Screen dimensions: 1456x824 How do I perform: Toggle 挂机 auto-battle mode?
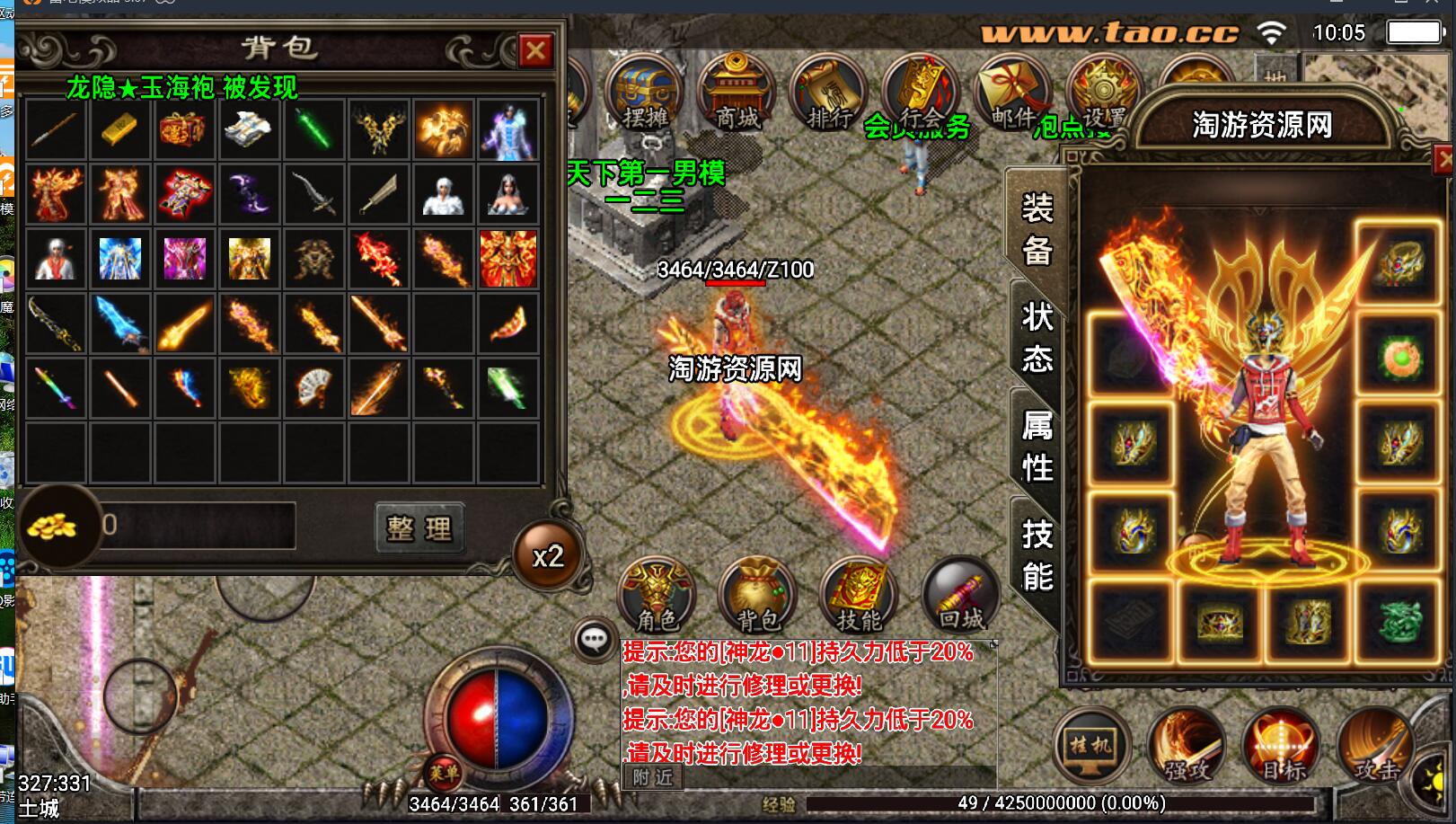pyautogui.click(x=1090, y=746)
